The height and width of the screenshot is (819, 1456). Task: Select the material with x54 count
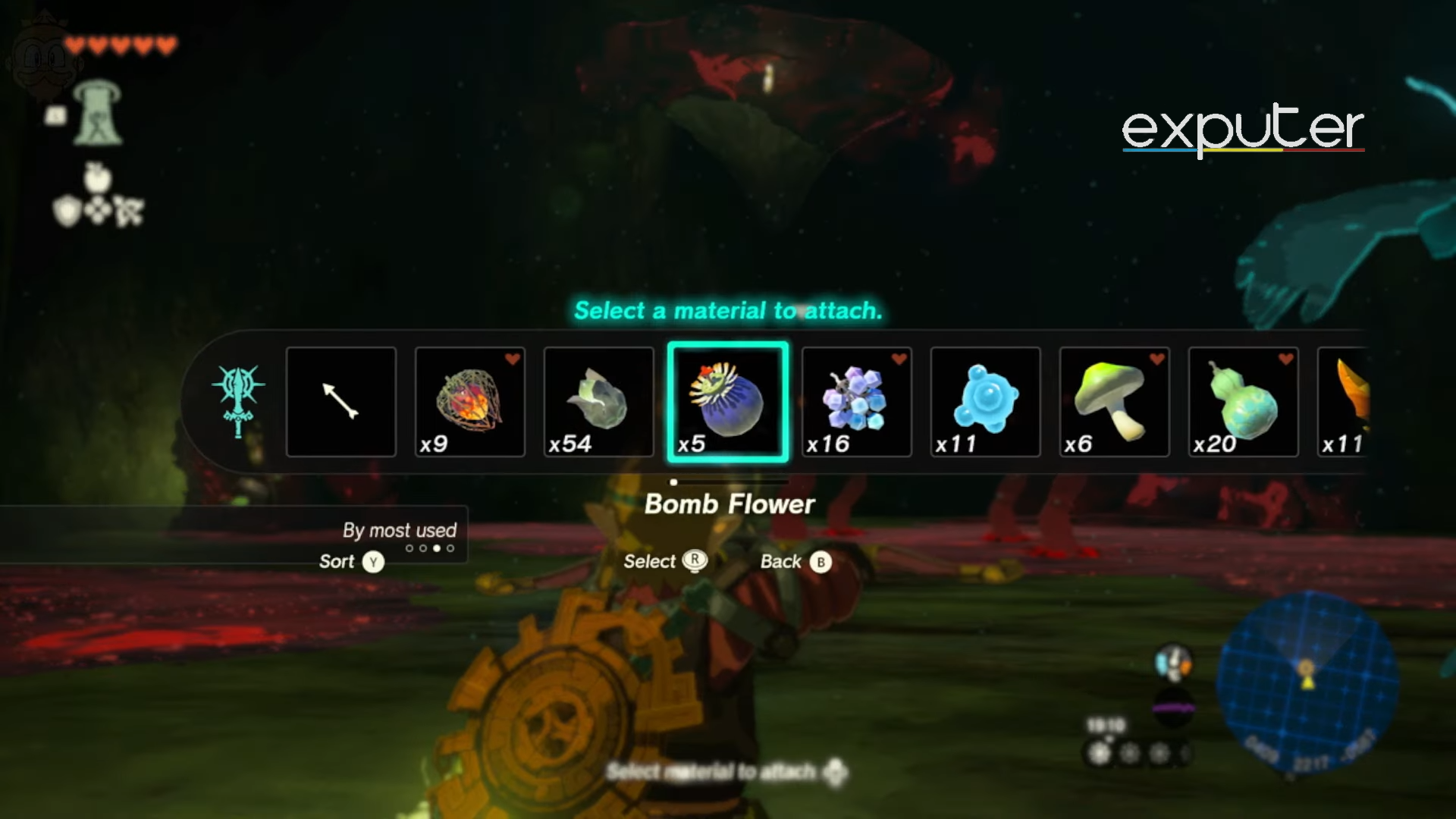599,402
